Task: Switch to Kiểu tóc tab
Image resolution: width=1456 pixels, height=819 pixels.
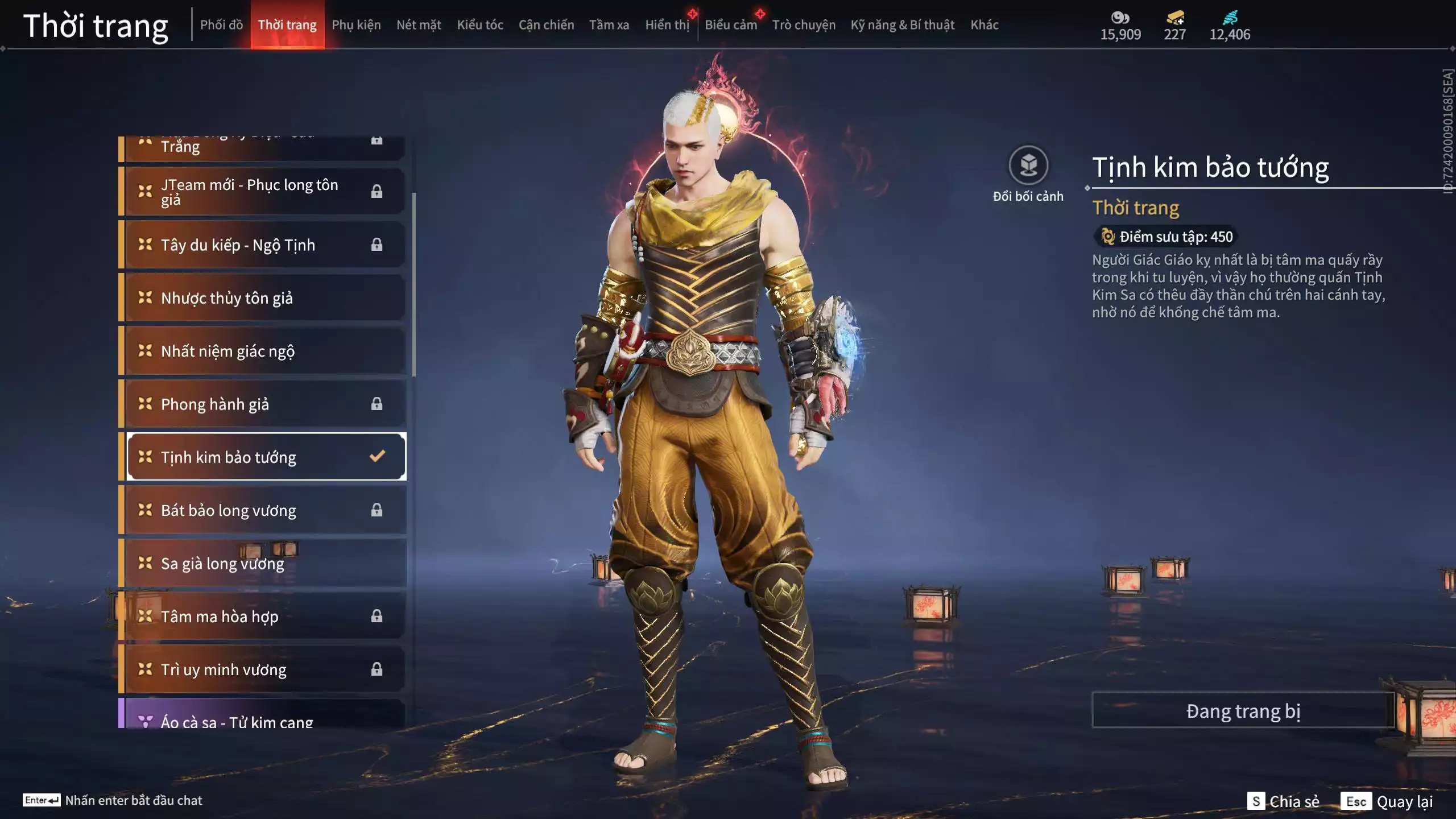Action: tap(480, 25)
